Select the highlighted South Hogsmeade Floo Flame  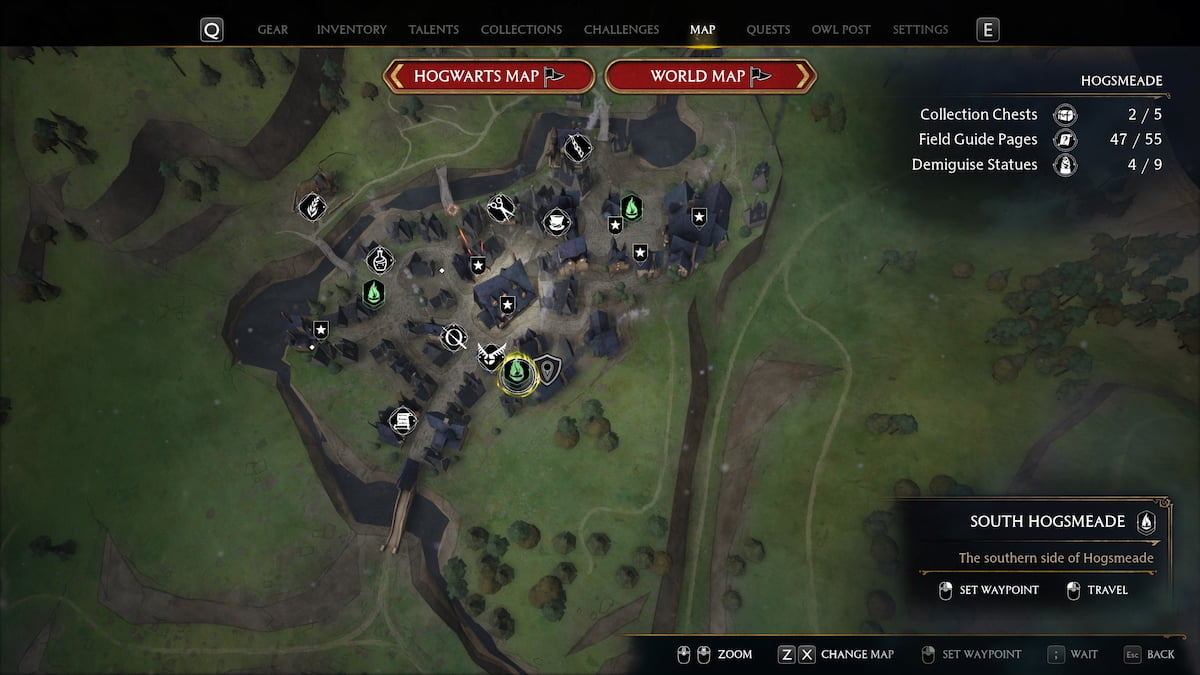pyautogui.click(x=517, y=373)
